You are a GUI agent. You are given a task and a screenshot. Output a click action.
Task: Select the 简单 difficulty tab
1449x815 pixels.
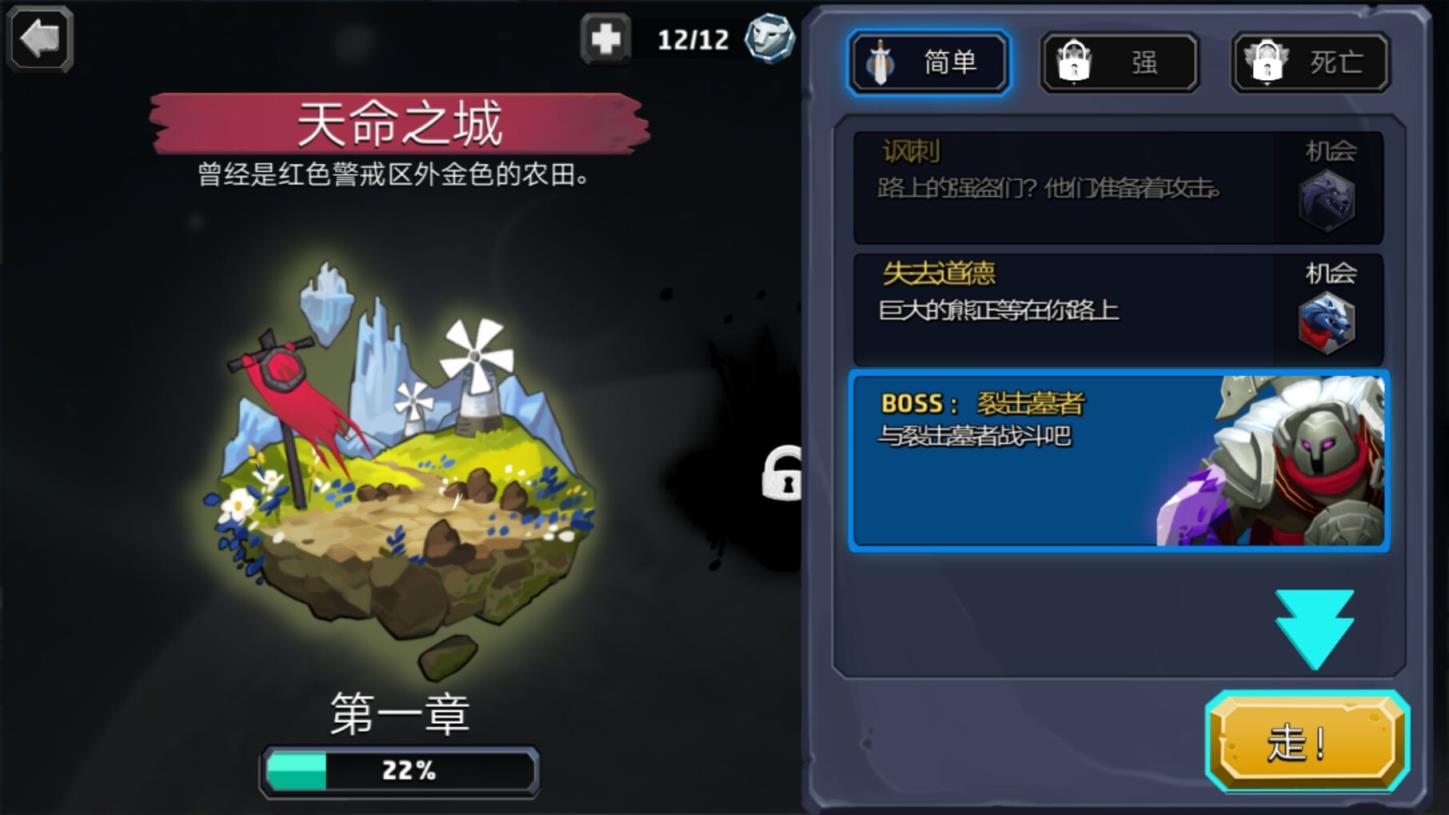click(928, 61)
